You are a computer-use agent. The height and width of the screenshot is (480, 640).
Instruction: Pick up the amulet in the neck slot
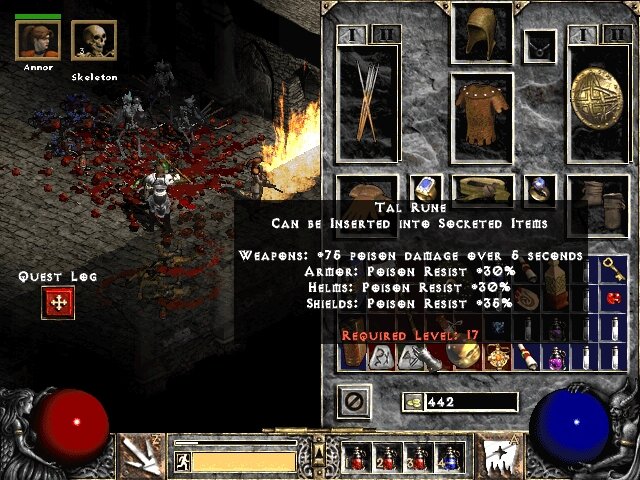pyautogui.click(x=543, y=45)
